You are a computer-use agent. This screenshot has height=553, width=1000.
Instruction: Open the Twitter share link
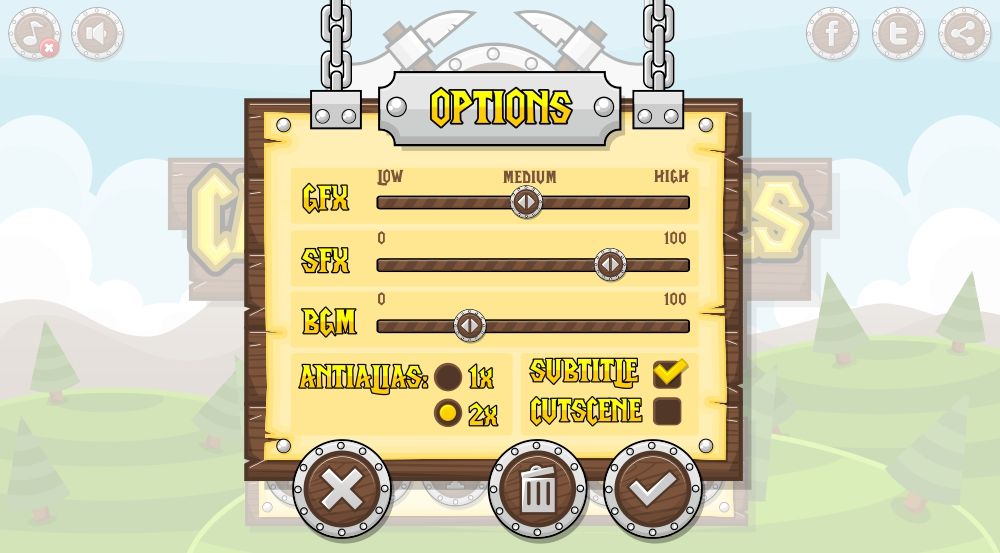(898, 34)
